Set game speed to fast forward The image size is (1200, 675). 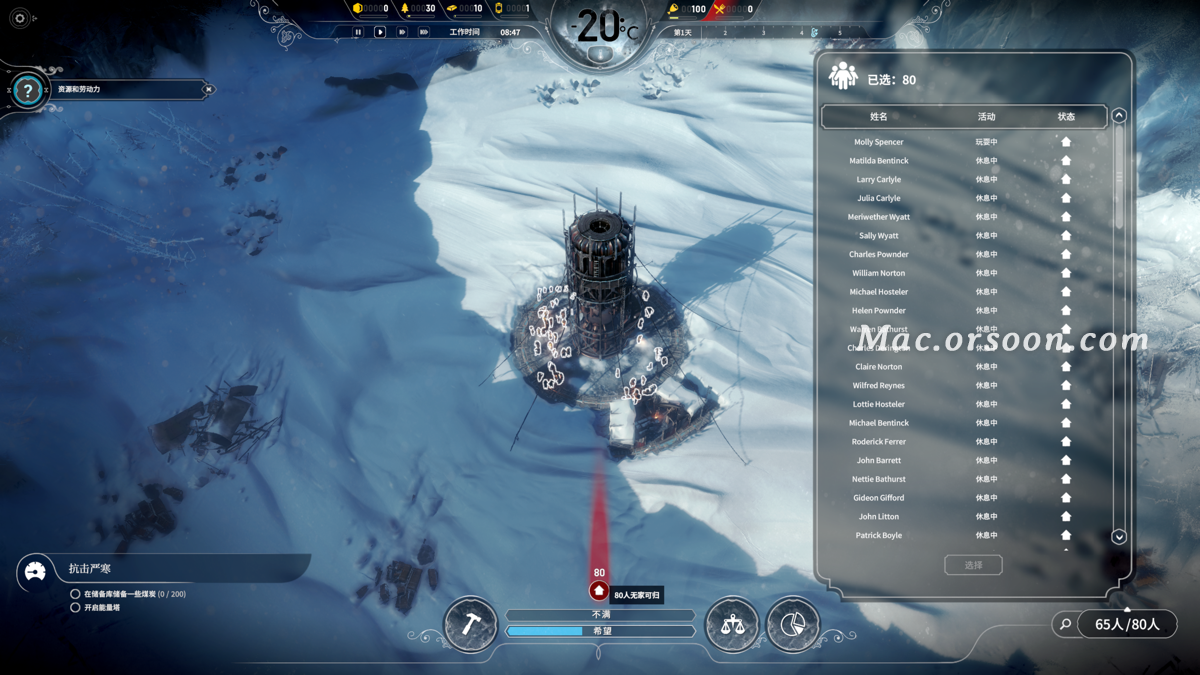coord(402,32)
